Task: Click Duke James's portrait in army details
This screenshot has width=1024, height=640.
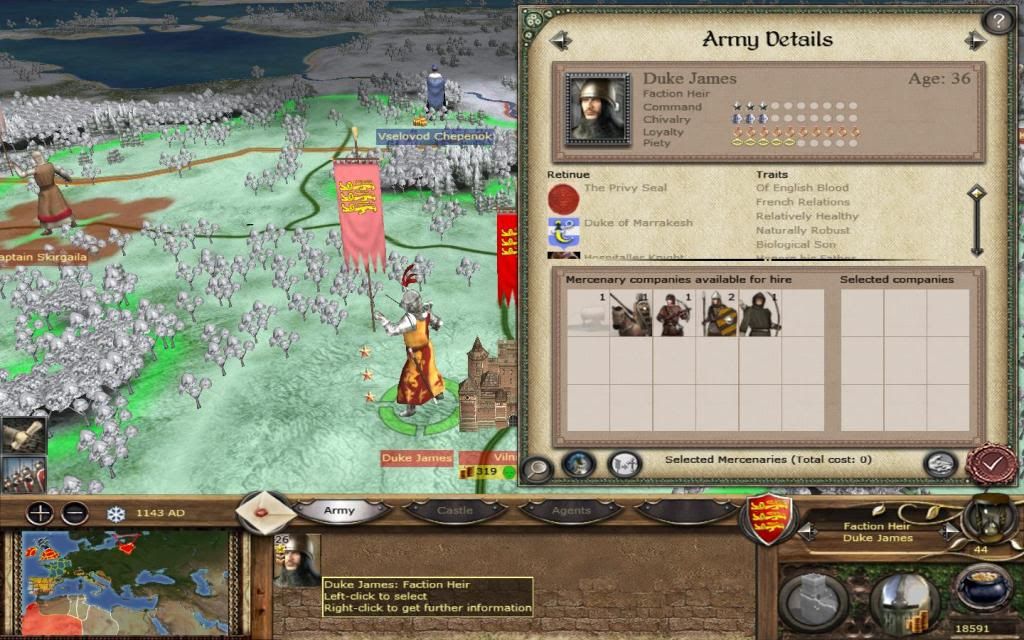Action: (597, 109)
